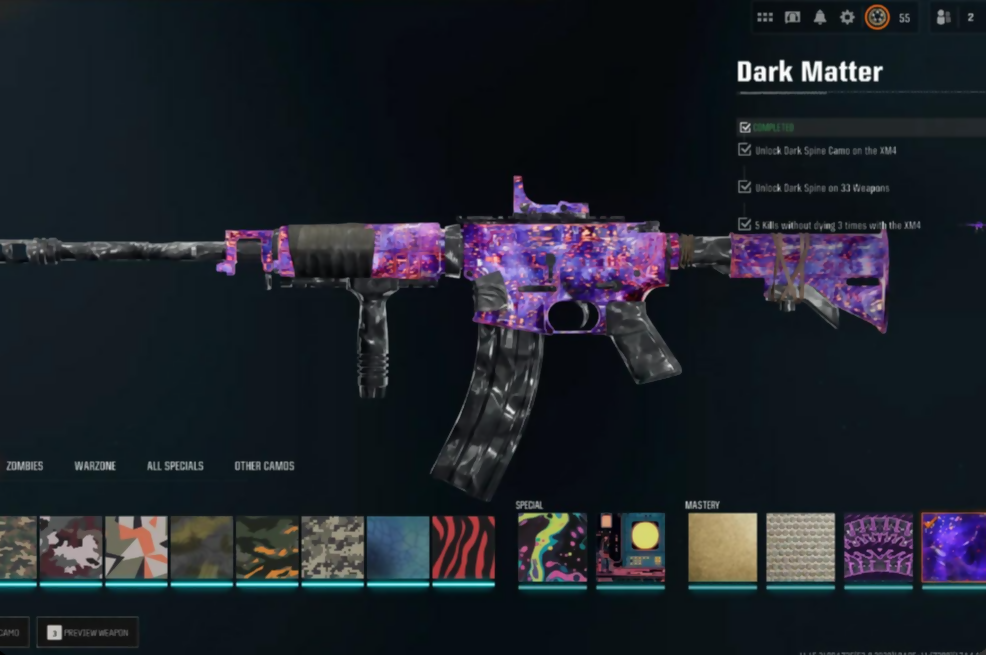Switch to the Zombies camo tab
Viewport: 986px width, 655px height.
click(x=25, y=466)
